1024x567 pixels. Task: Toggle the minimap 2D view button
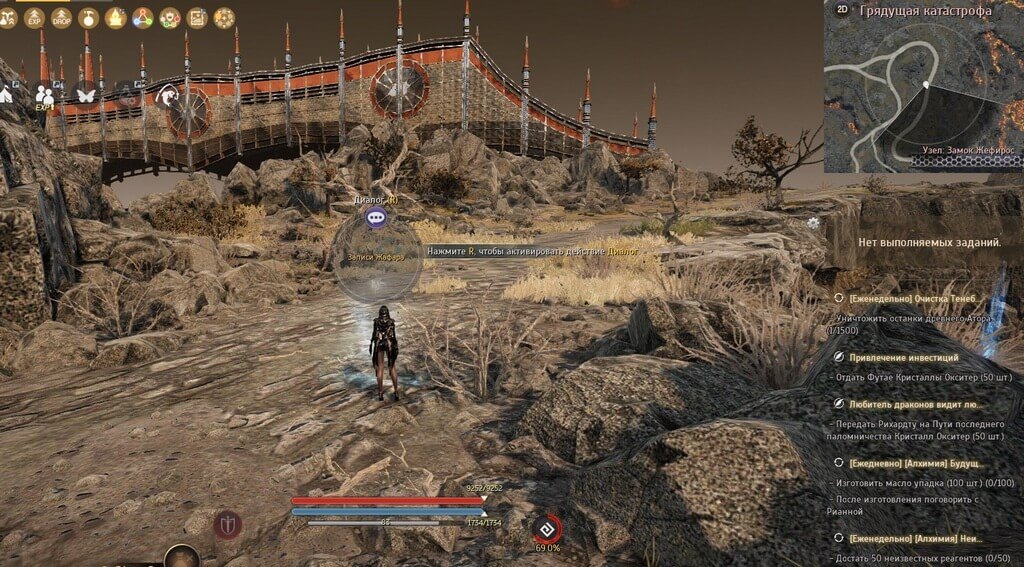pyautogui.click(x=842, y=10)
